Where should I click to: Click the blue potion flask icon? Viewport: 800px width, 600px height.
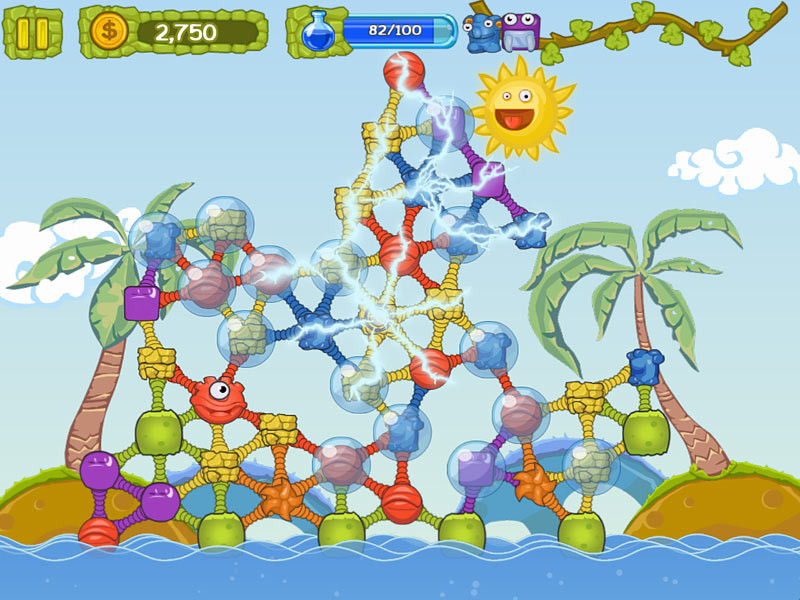318,32
